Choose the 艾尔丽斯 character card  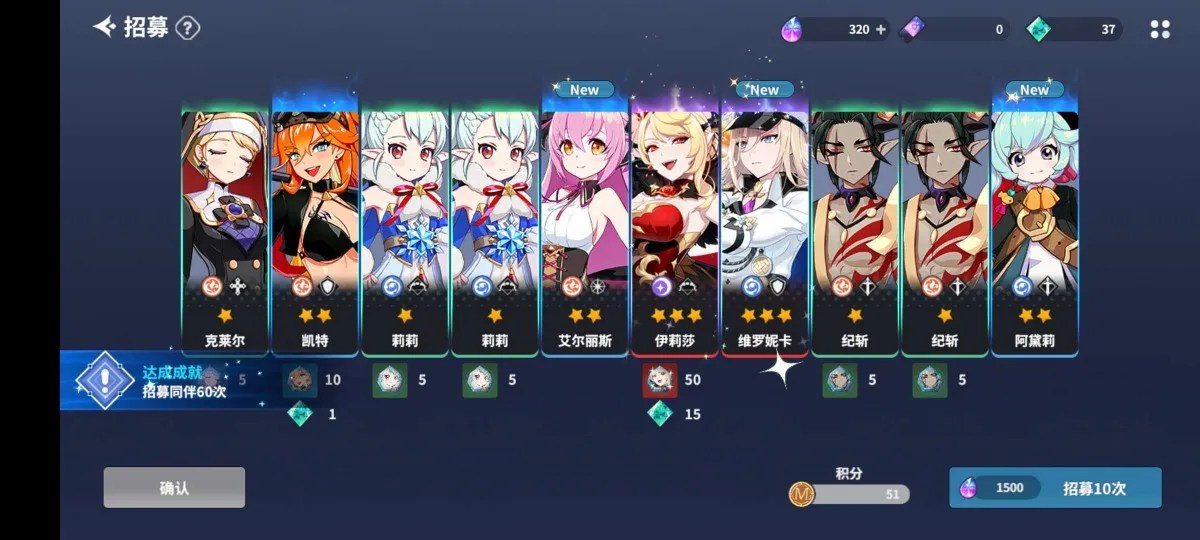click(x=585, y=230)
